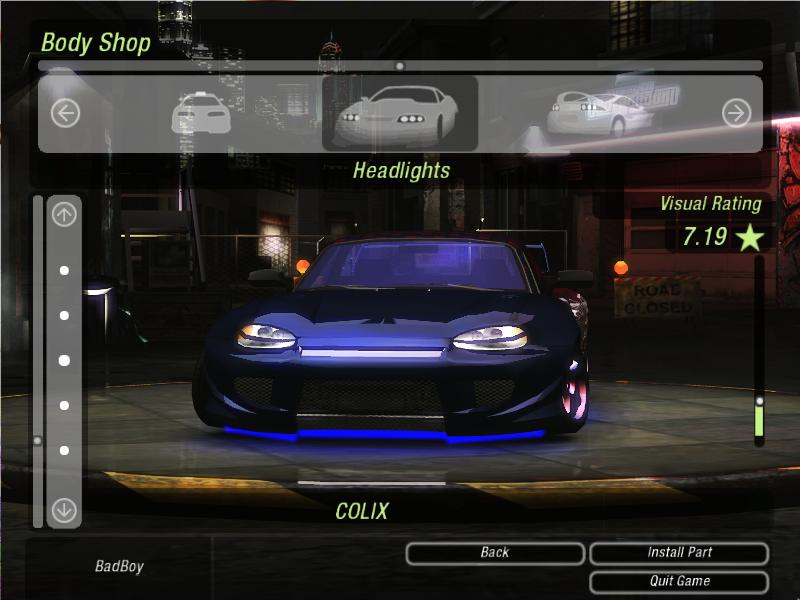Go back to the previous menu
Viewport: 800px width, 600px height.
pos(495,553)
